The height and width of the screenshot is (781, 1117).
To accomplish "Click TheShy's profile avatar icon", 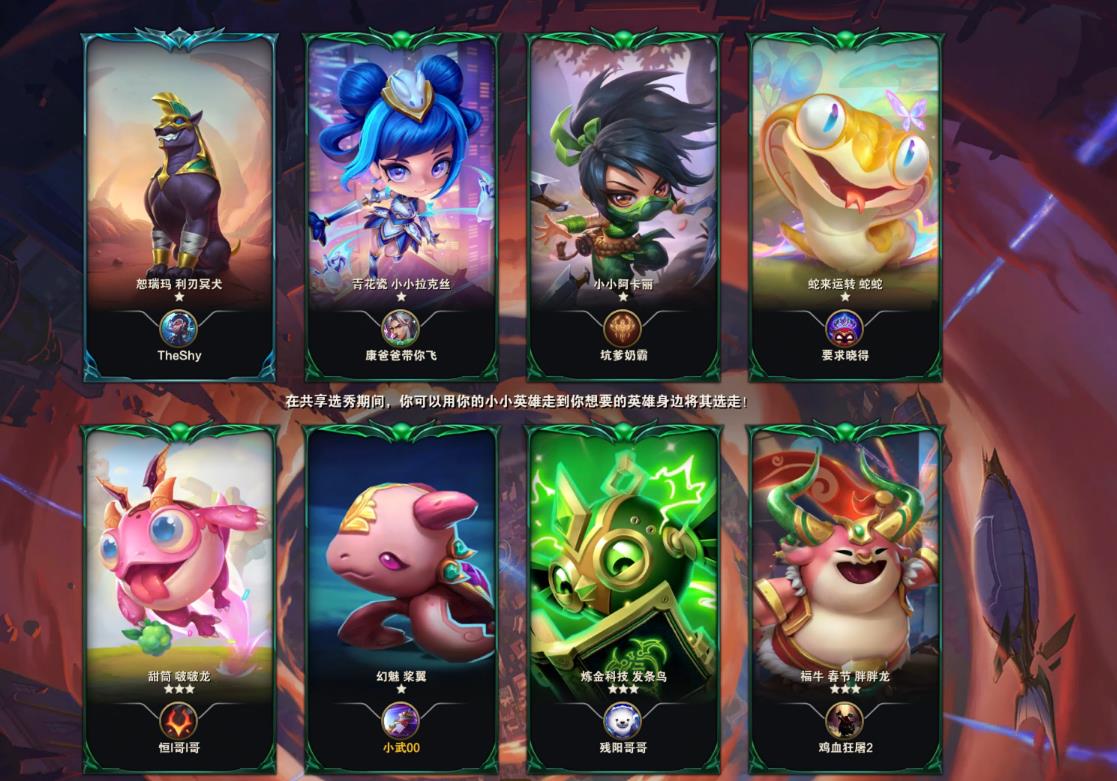I will (179, 328).
